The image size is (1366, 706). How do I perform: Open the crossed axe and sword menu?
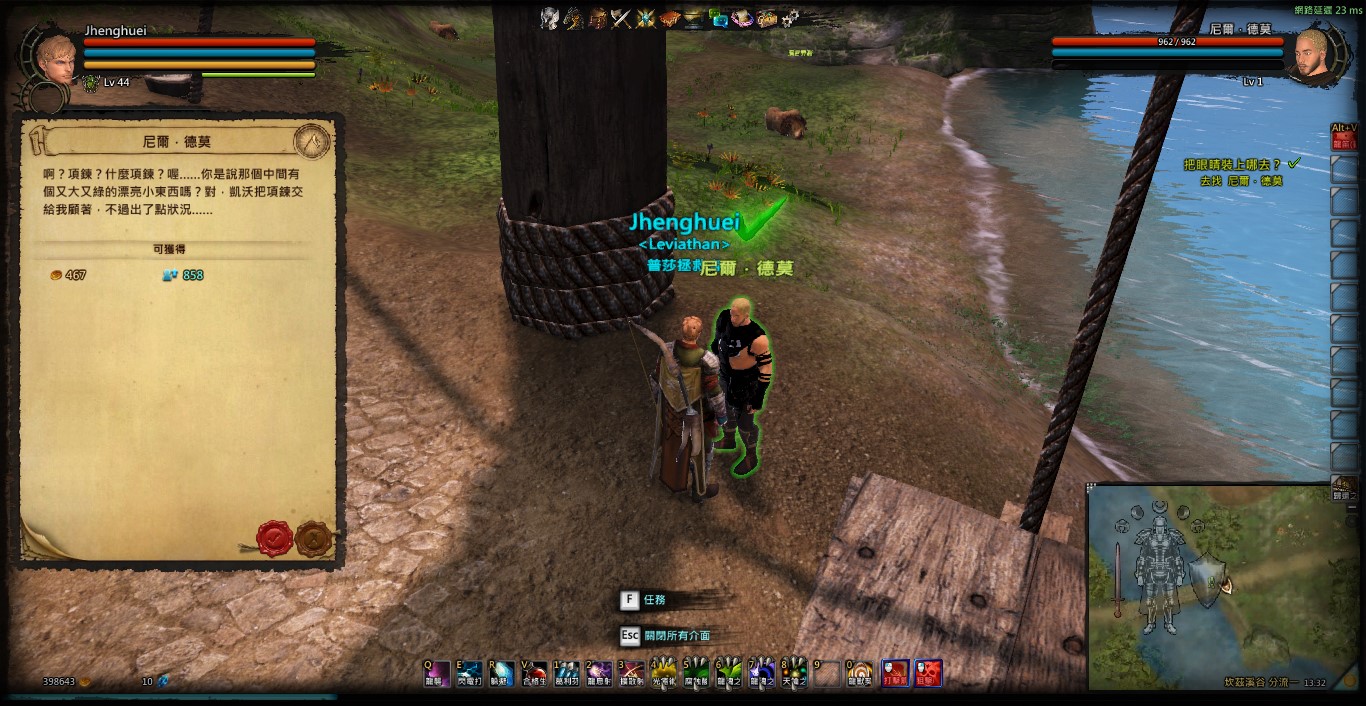coord(622,18)
